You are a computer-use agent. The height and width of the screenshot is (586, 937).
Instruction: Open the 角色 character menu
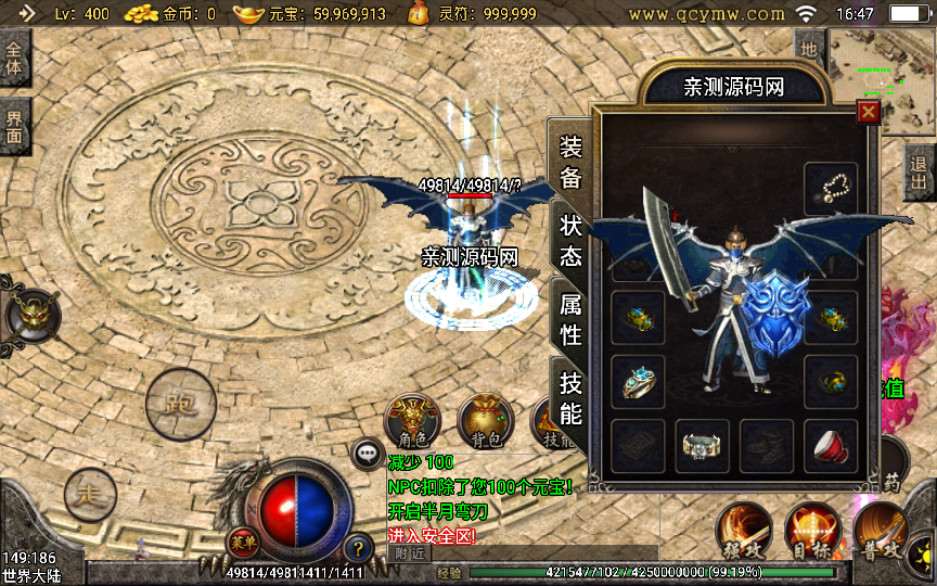pos(413,421)
